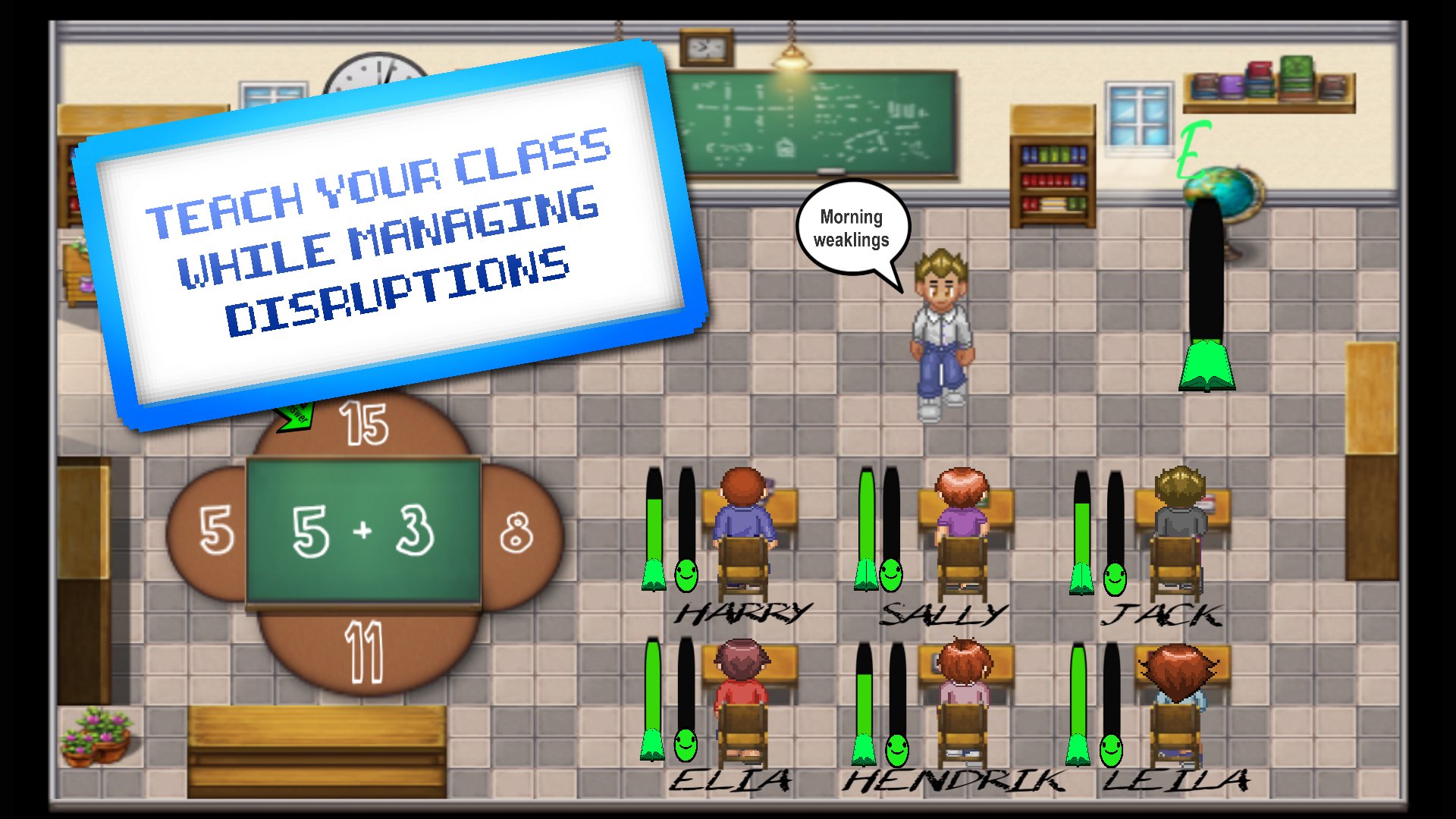The width and height of the screenshot is (1456, 819).
Task: Select the answer 15 option
Action: click(365, 425)
